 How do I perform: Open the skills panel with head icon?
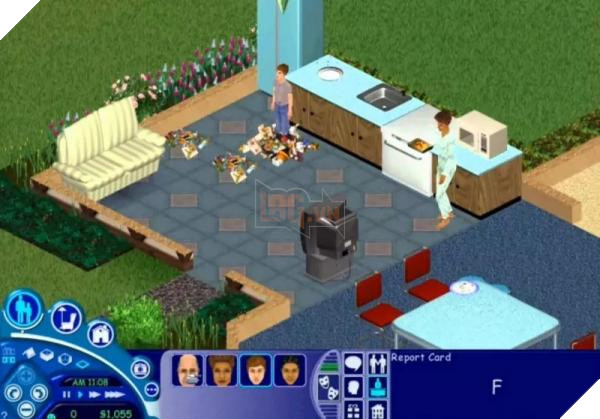[x=353, y=386]
